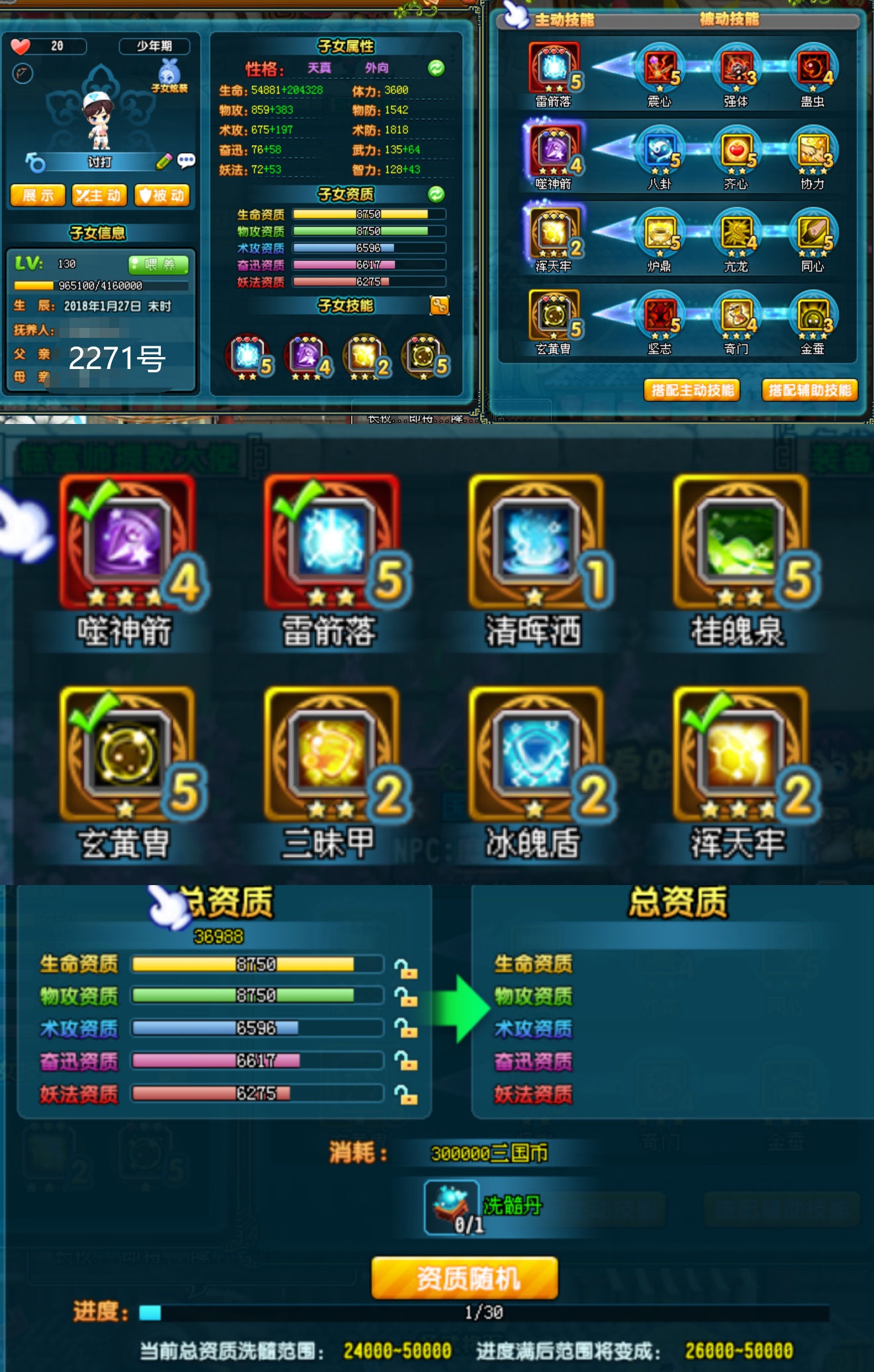Feed the child with 喂养 button

pos(159,265)
